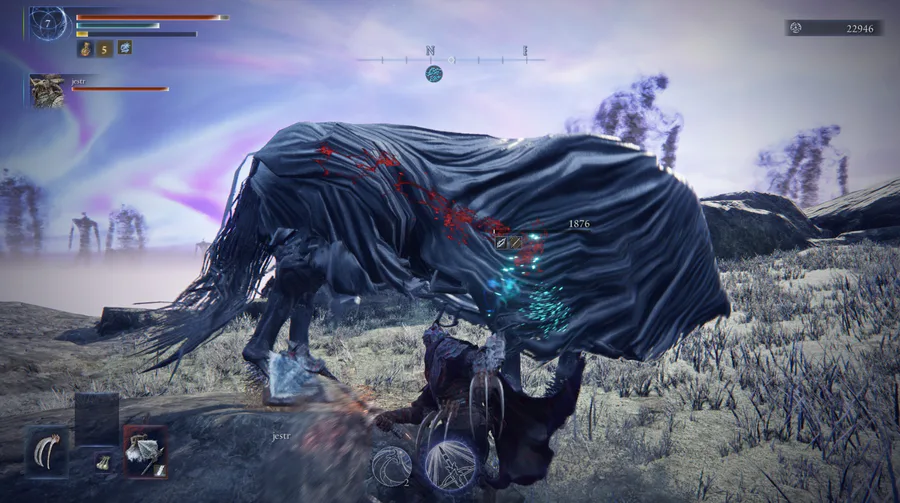900x503 pixels.
Task: Click the rune currency icon
Action: click(795, 28)
